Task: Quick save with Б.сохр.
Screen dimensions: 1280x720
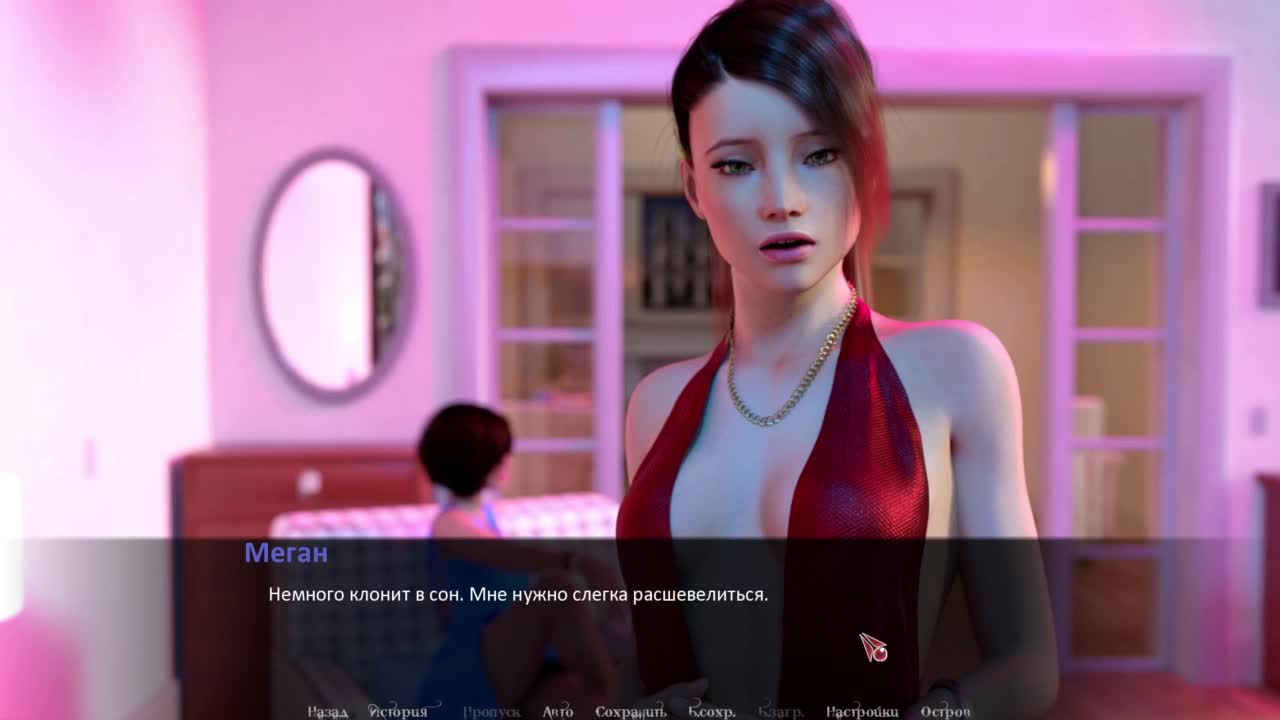Action: click(712, 712)
